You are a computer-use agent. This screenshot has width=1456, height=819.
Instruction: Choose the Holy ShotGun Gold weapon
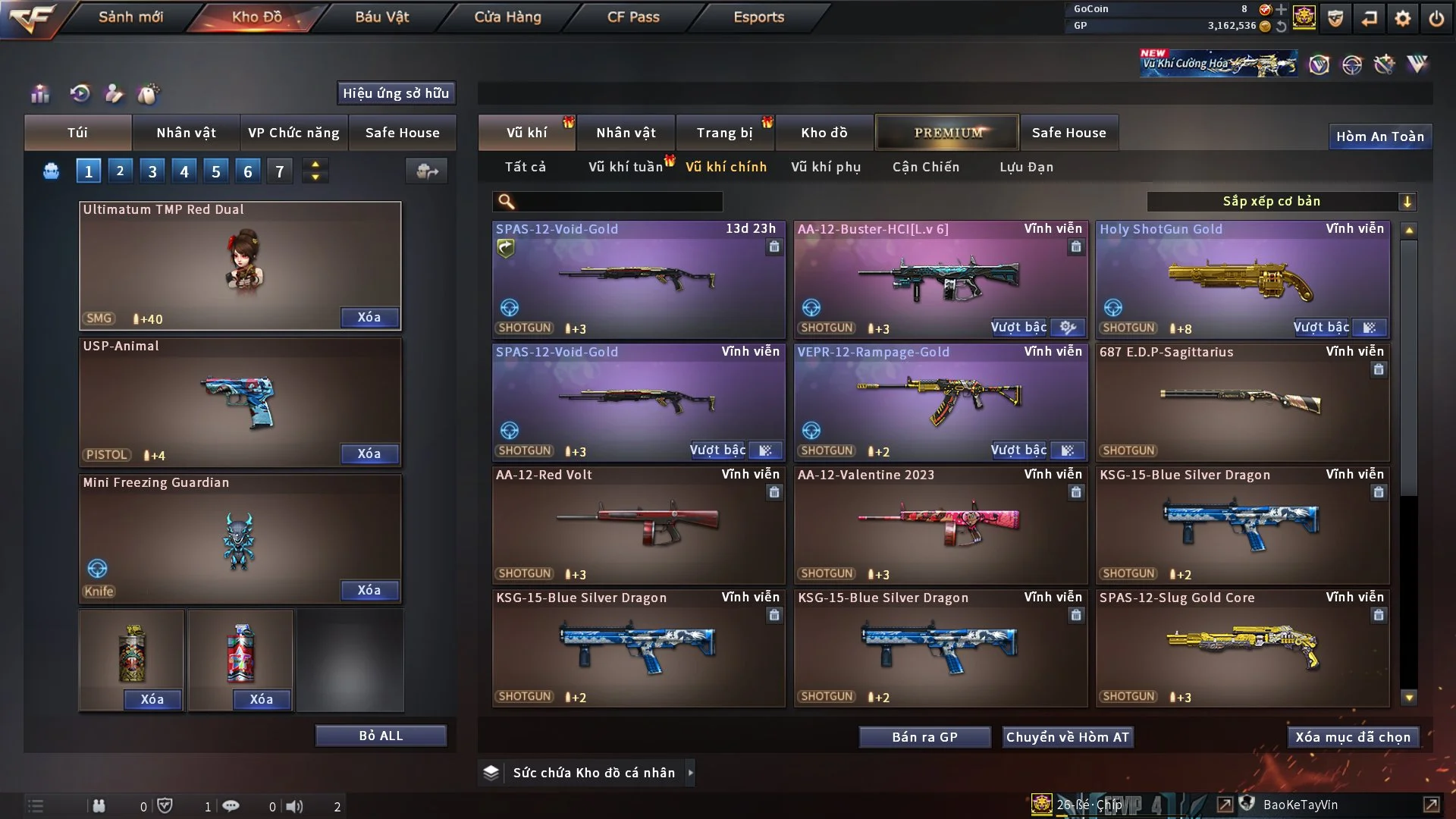1242,279
